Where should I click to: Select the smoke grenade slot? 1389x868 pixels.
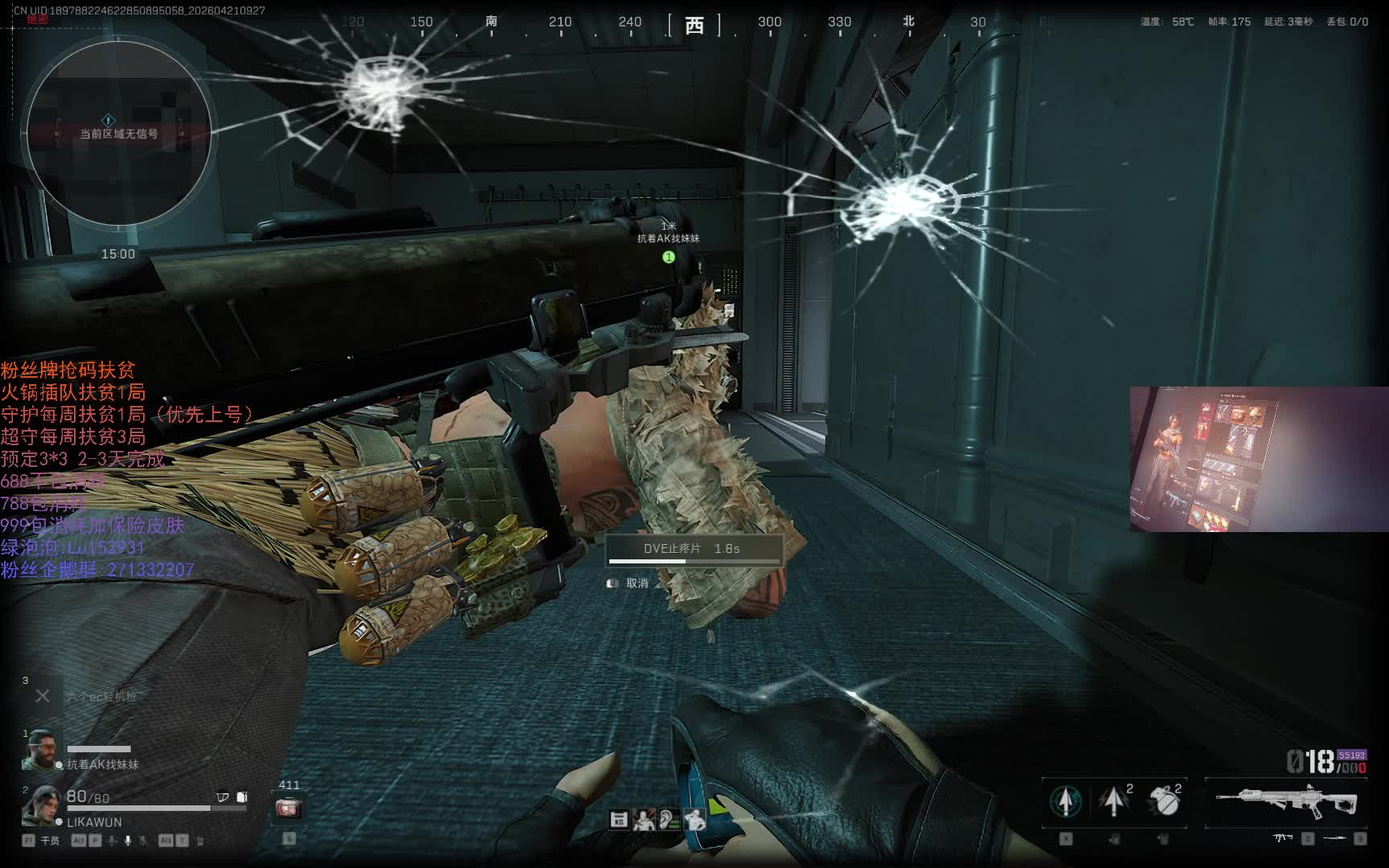[x=1164, y=800]
